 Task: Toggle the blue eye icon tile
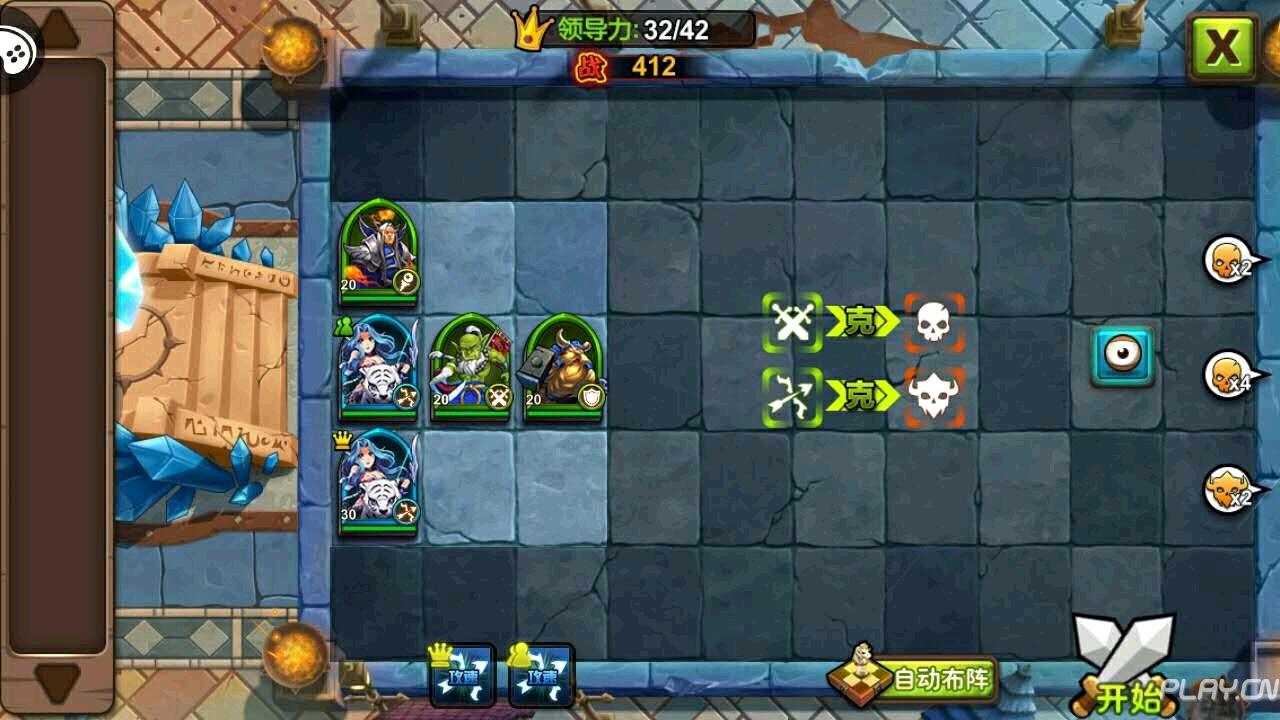(1122, 355)
